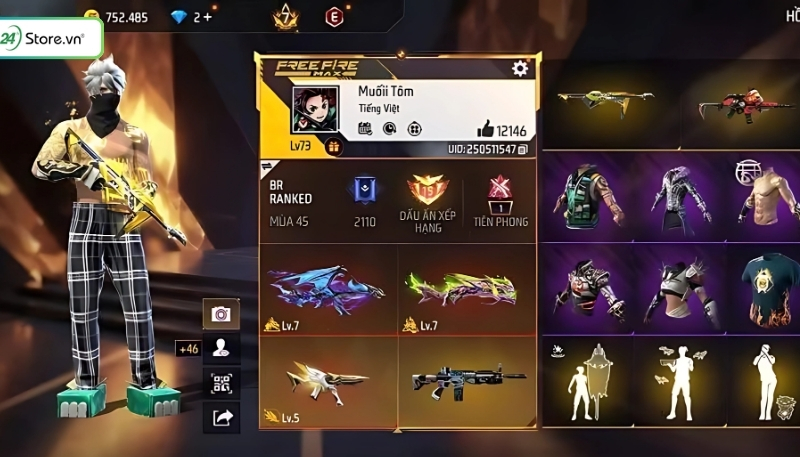
Task: Open the gift icon below the avatar
Action: (x=333, y=146)
